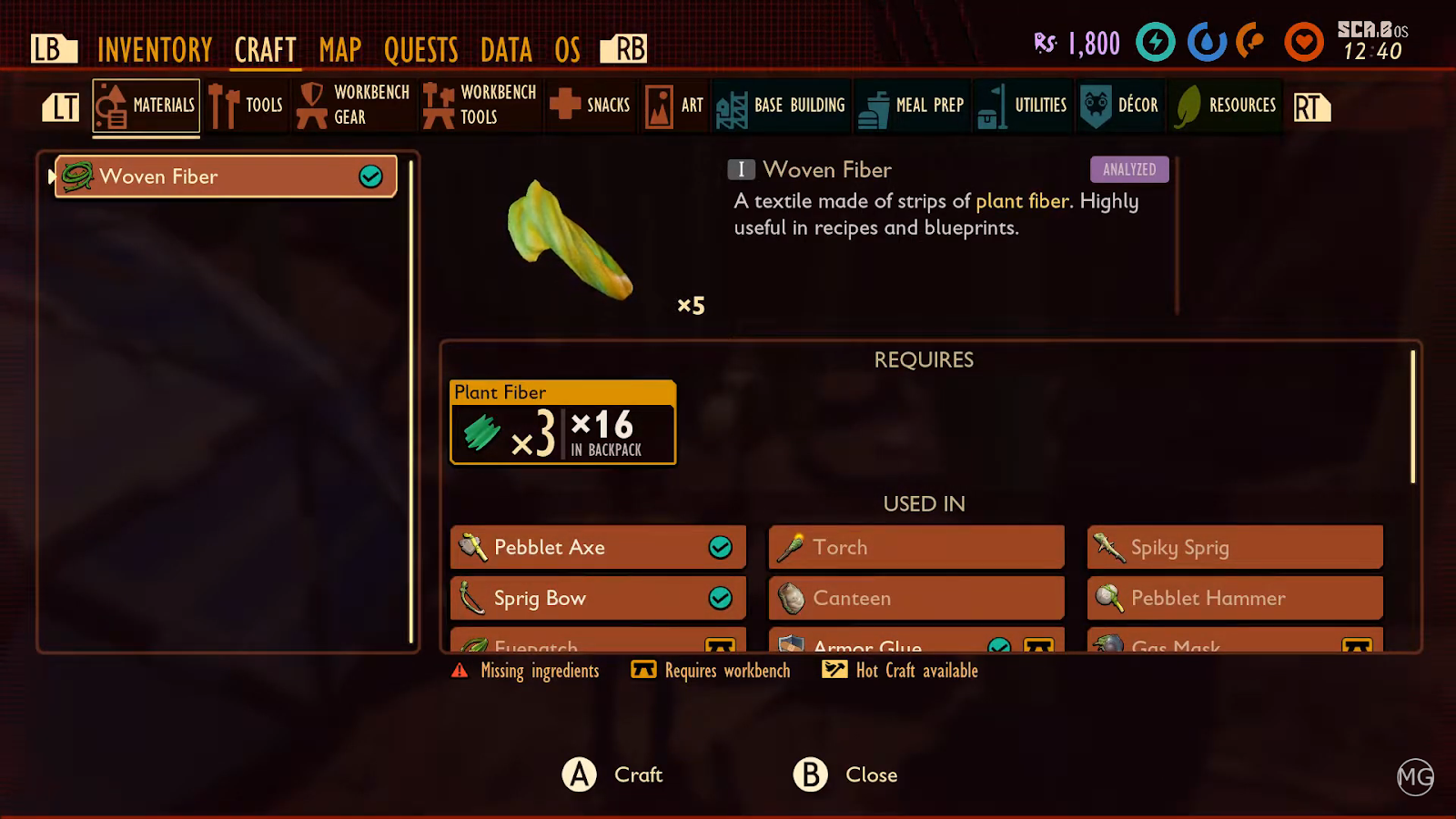Screen dimensions: 1456x819
Task: Select the Canteen recipe entry
Action: pyautogui.click(x=916, y=598)
